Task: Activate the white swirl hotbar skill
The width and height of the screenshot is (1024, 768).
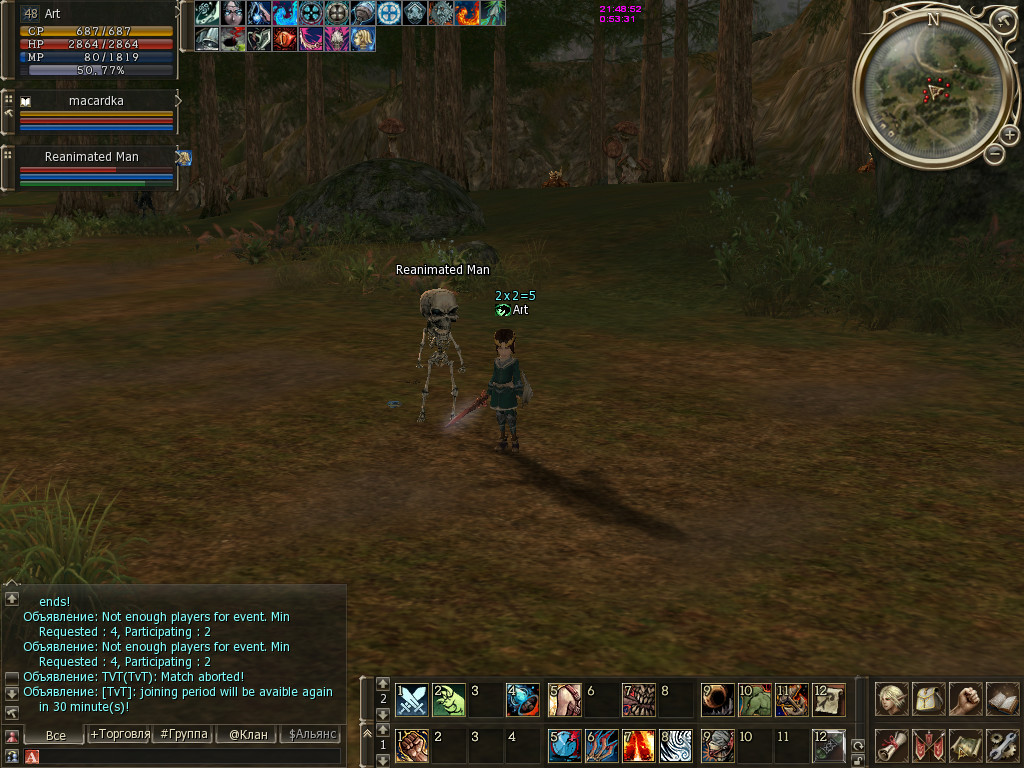Action: [x=676, y=746]
